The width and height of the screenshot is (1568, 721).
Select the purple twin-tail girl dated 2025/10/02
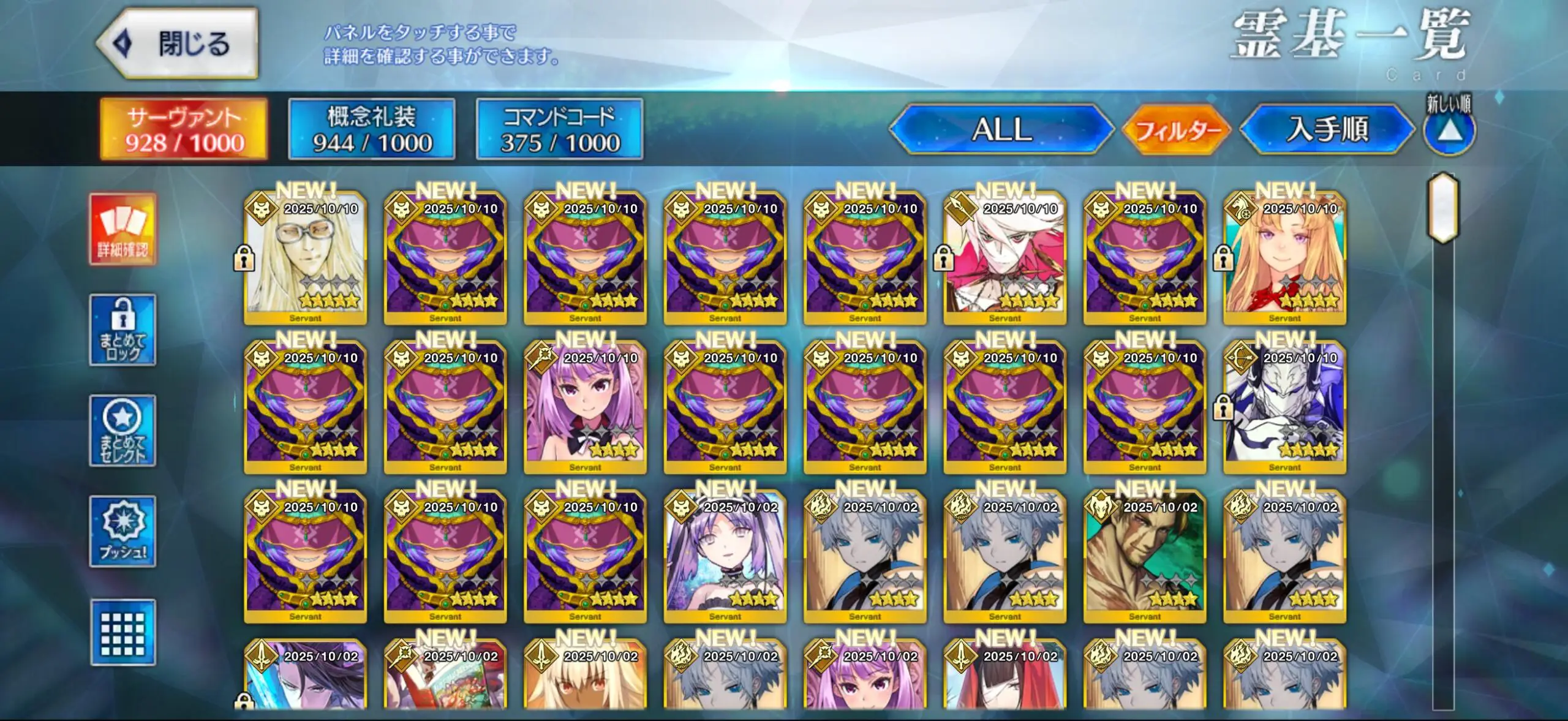pyautogui.click(x=725, y=556)
